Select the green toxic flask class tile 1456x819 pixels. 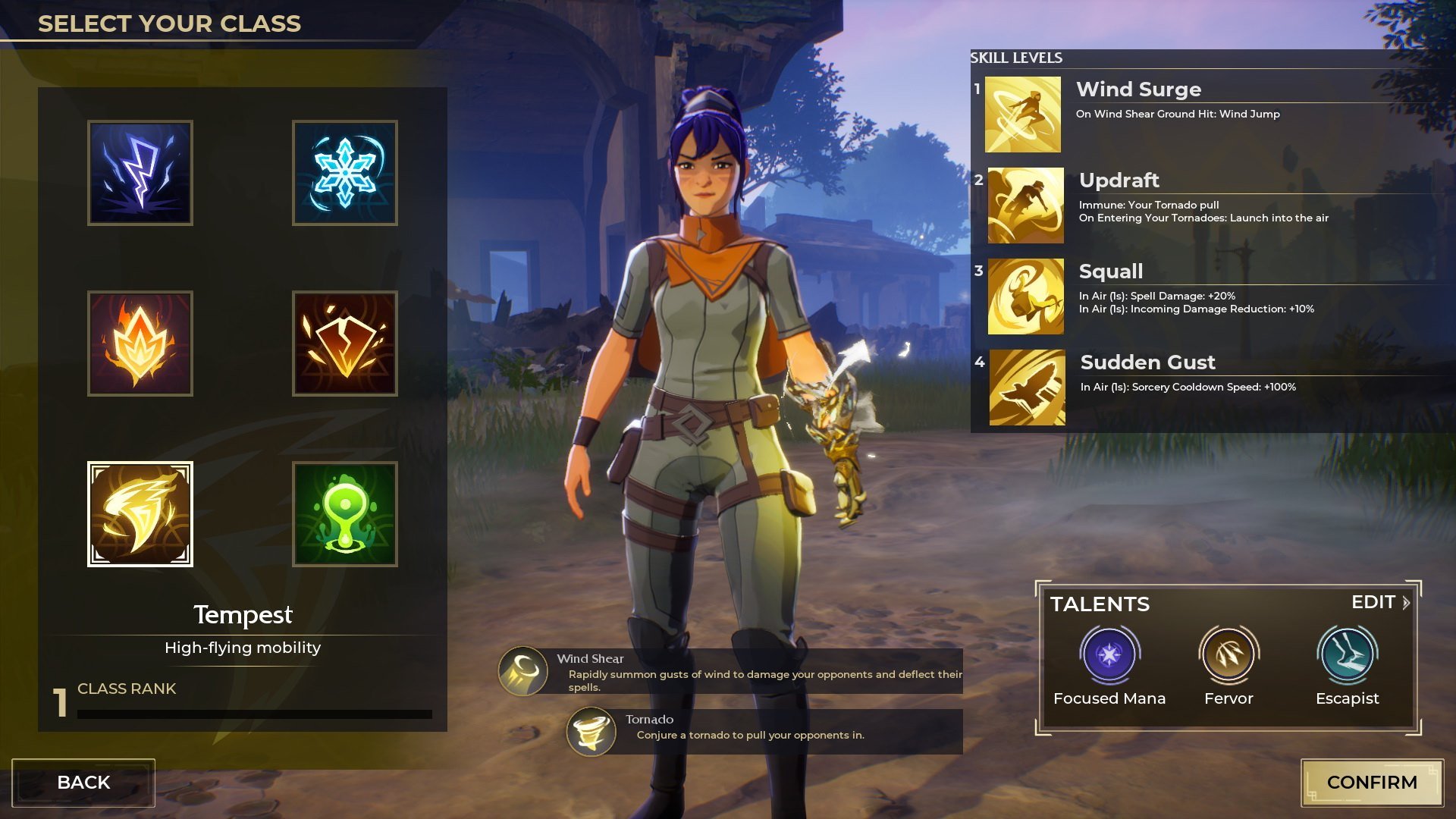[345, 514]
